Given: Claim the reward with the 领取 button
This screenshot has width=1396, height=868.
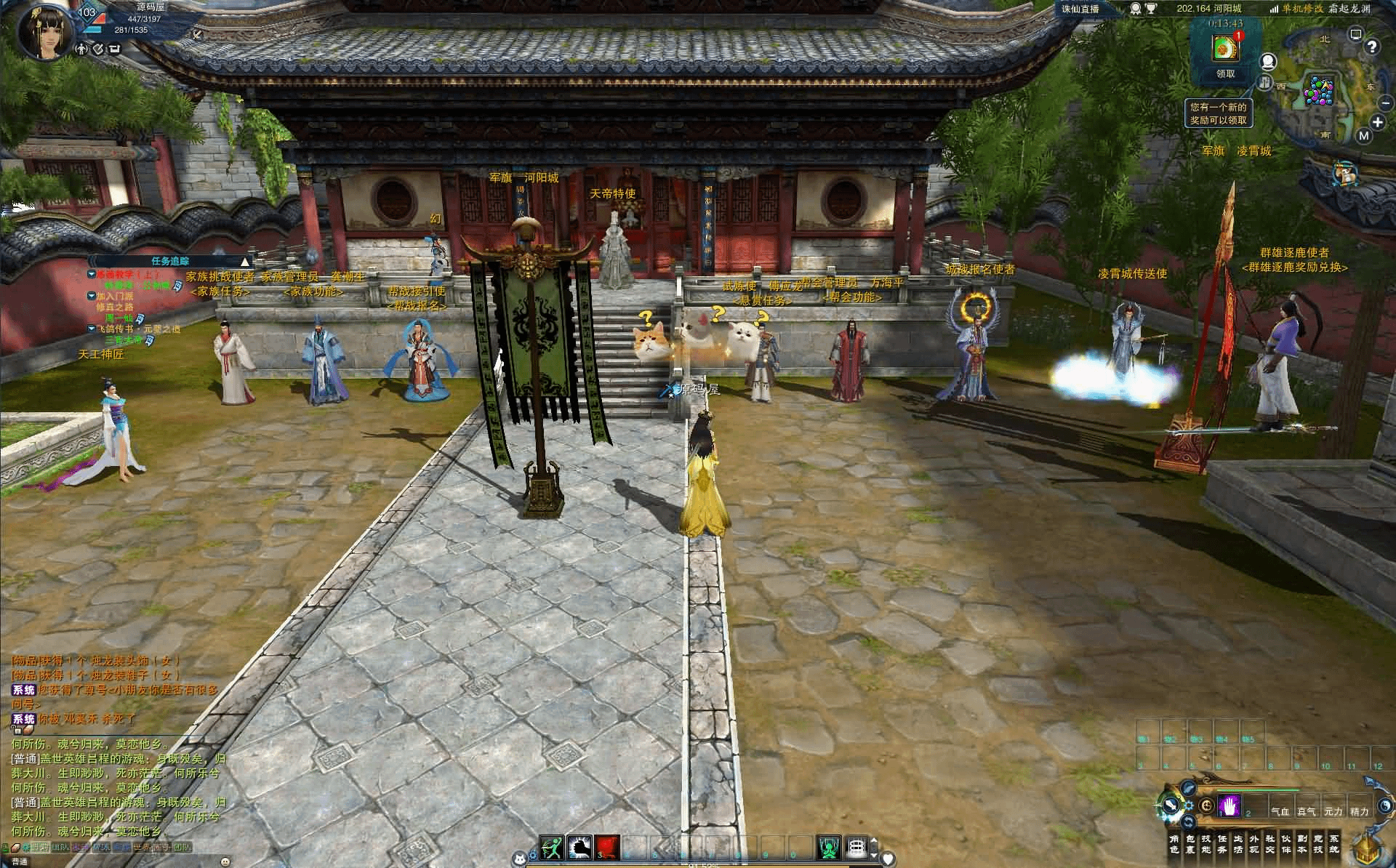Looking at the screenshot, I should coord(1225,73).
